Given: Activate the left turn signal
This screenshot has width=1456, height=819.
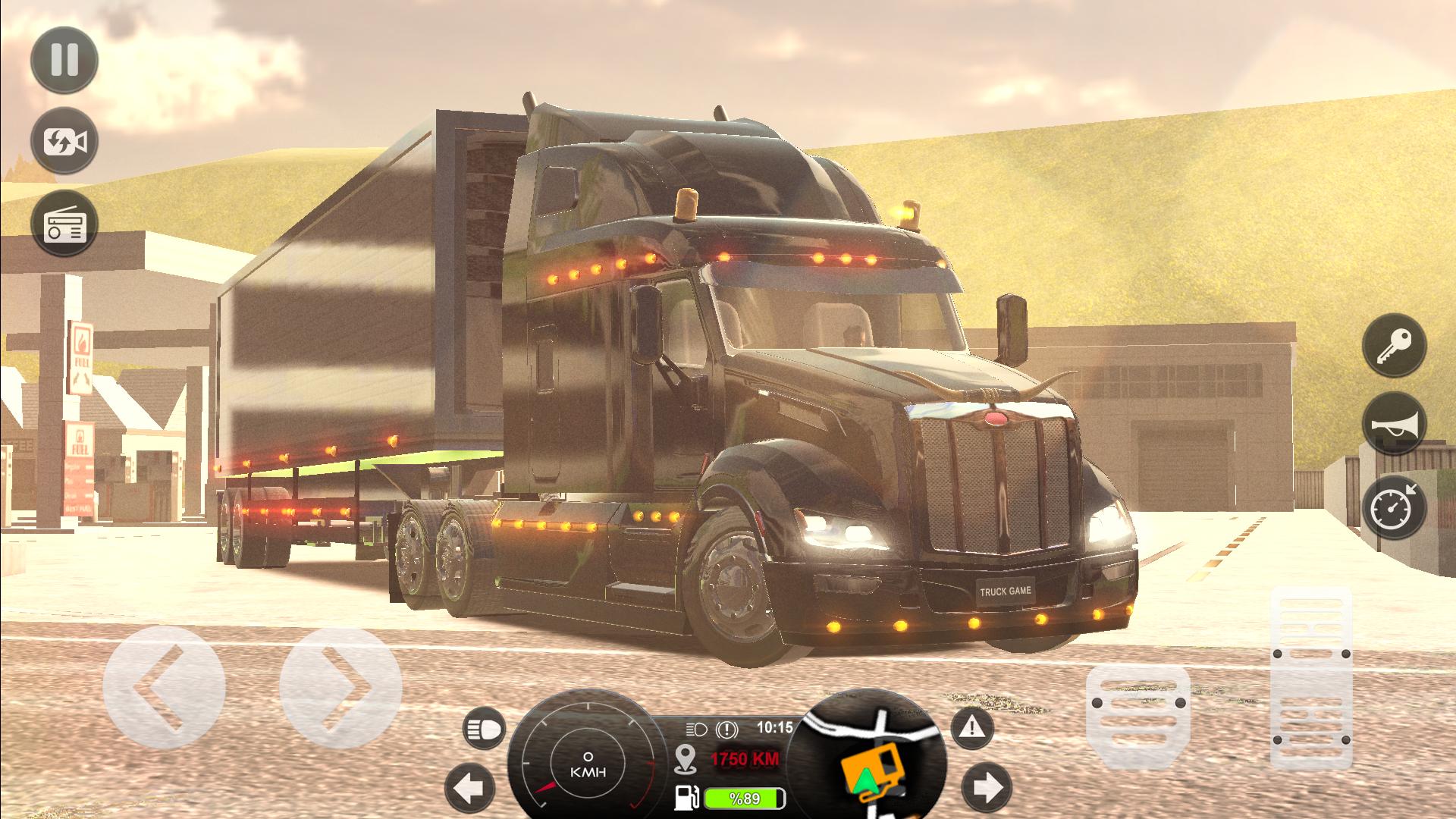Looking at the screenshot, I should click(x=469, y=789).
